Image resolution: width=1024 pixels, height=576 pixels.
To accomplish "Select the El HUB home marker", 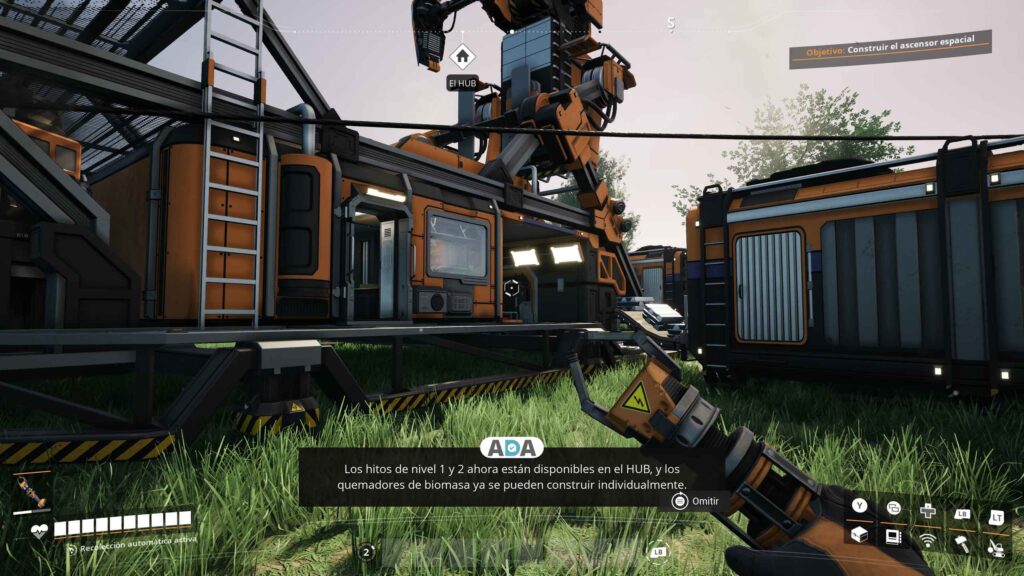I will [x=461, y=57].
